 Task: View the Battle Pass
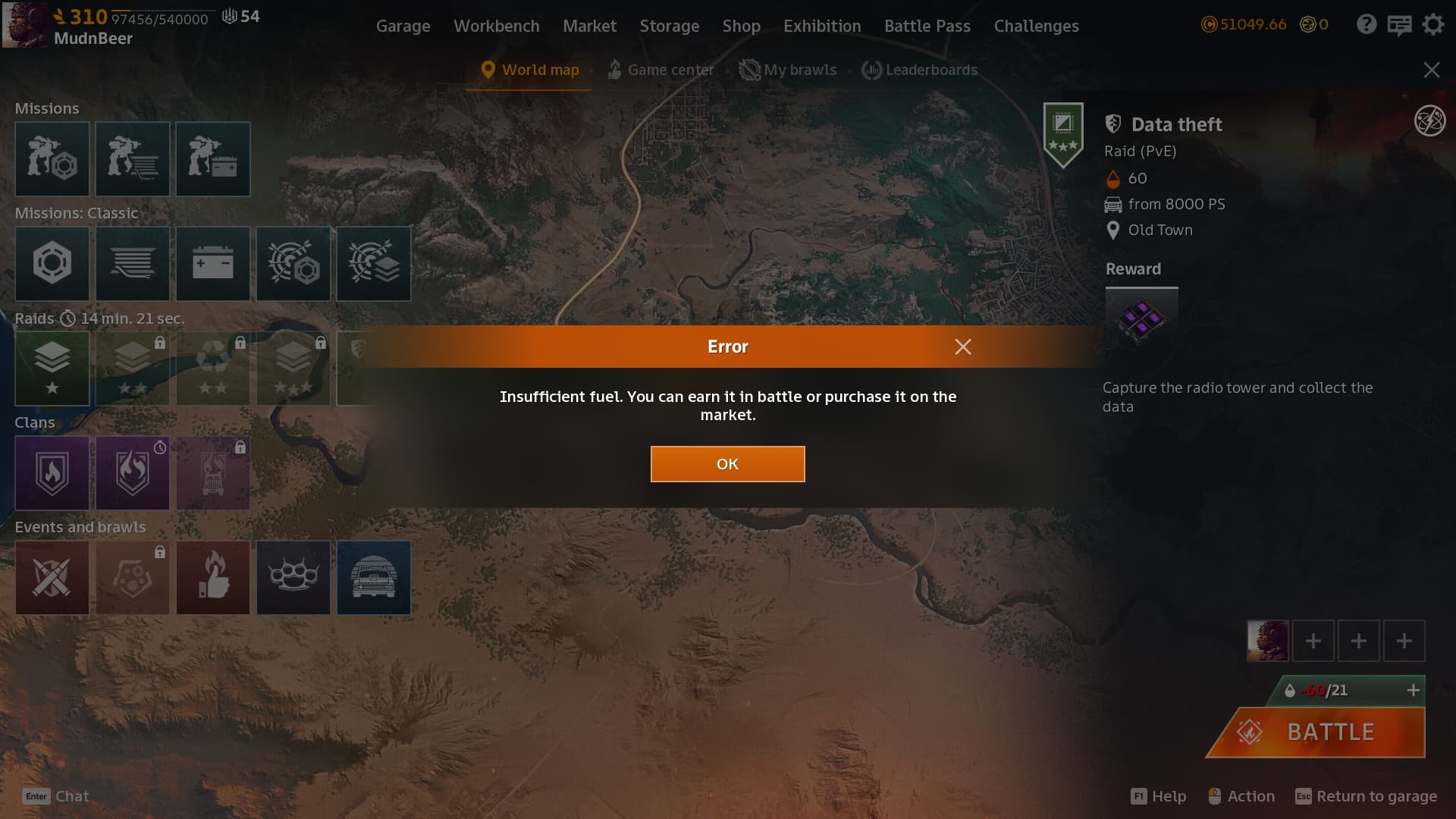927,26
